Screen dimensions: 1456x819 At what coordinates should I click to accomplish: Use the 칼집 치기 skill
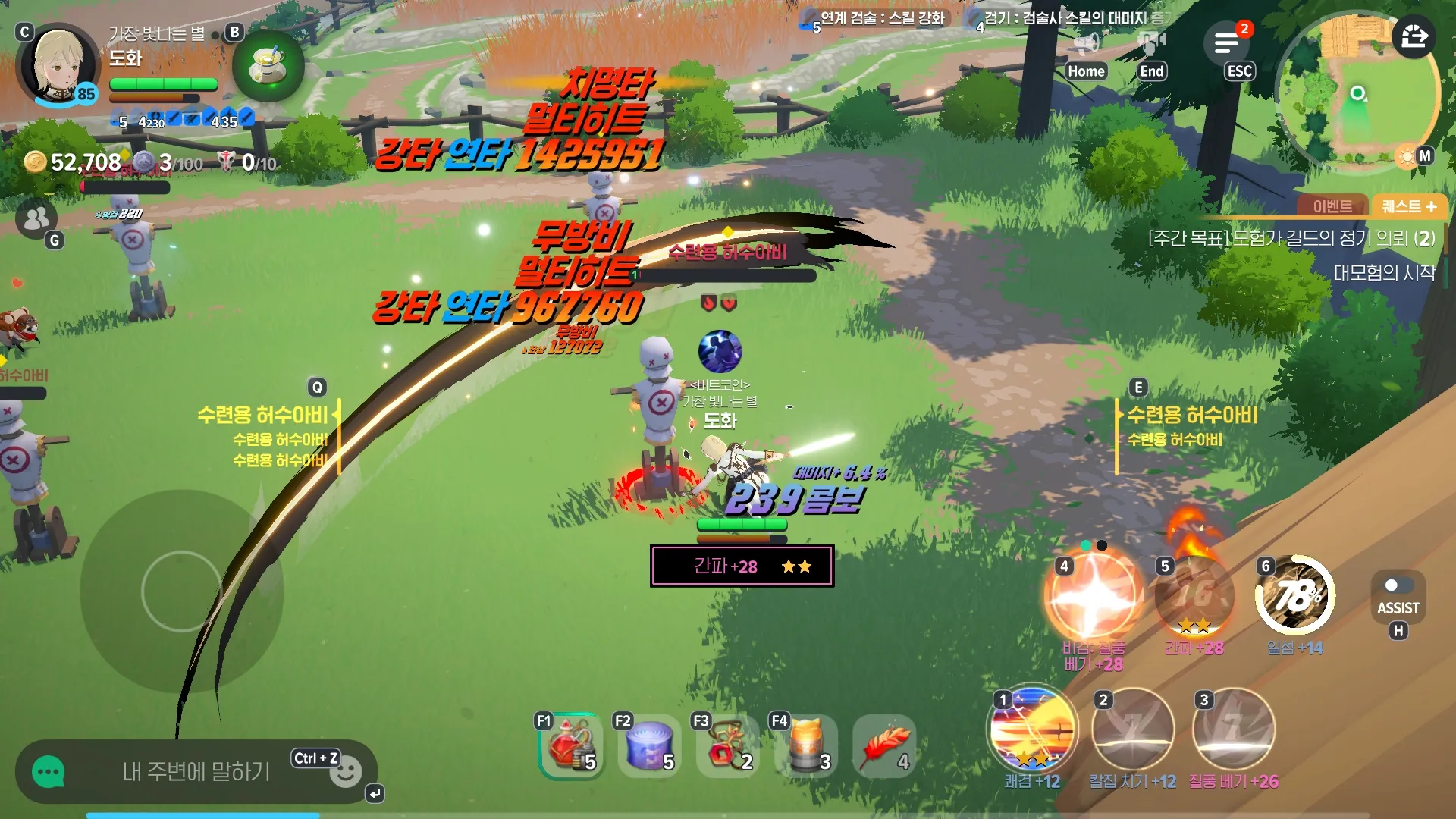pos(1132,730)
